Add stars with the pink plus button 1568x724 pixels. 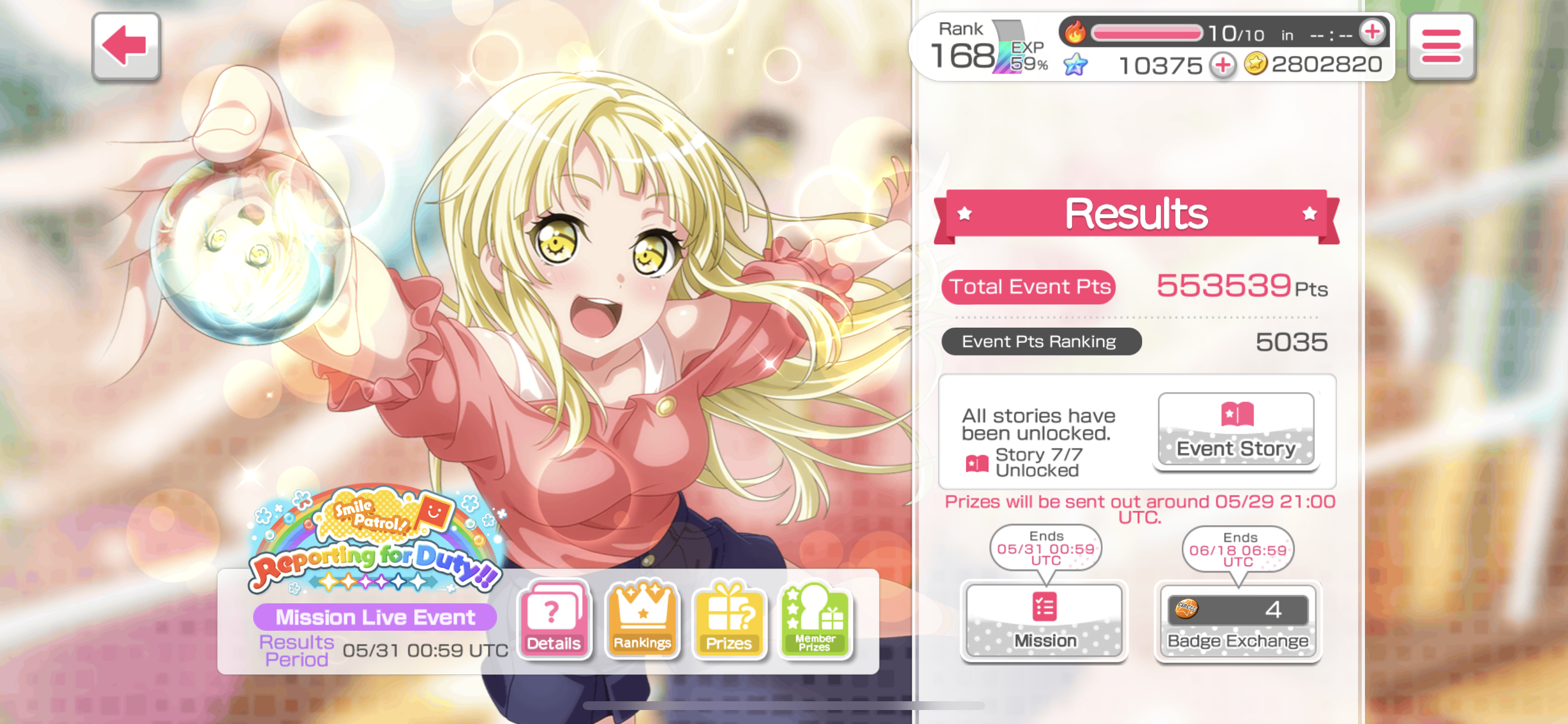1222,65
